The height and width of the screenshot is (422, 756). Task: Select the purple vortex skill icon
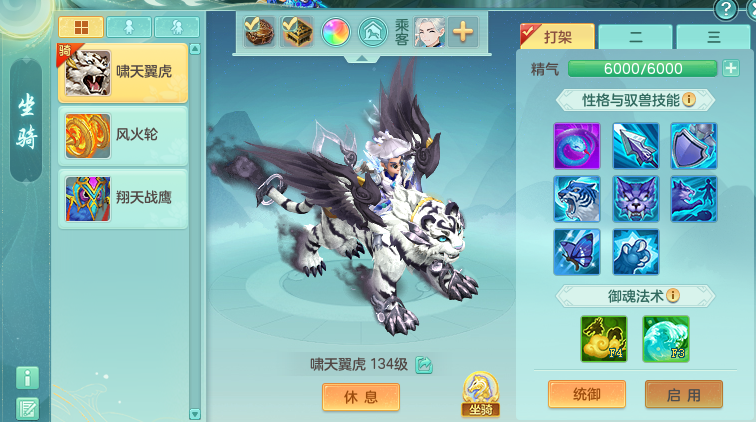(x=577, y=146)
